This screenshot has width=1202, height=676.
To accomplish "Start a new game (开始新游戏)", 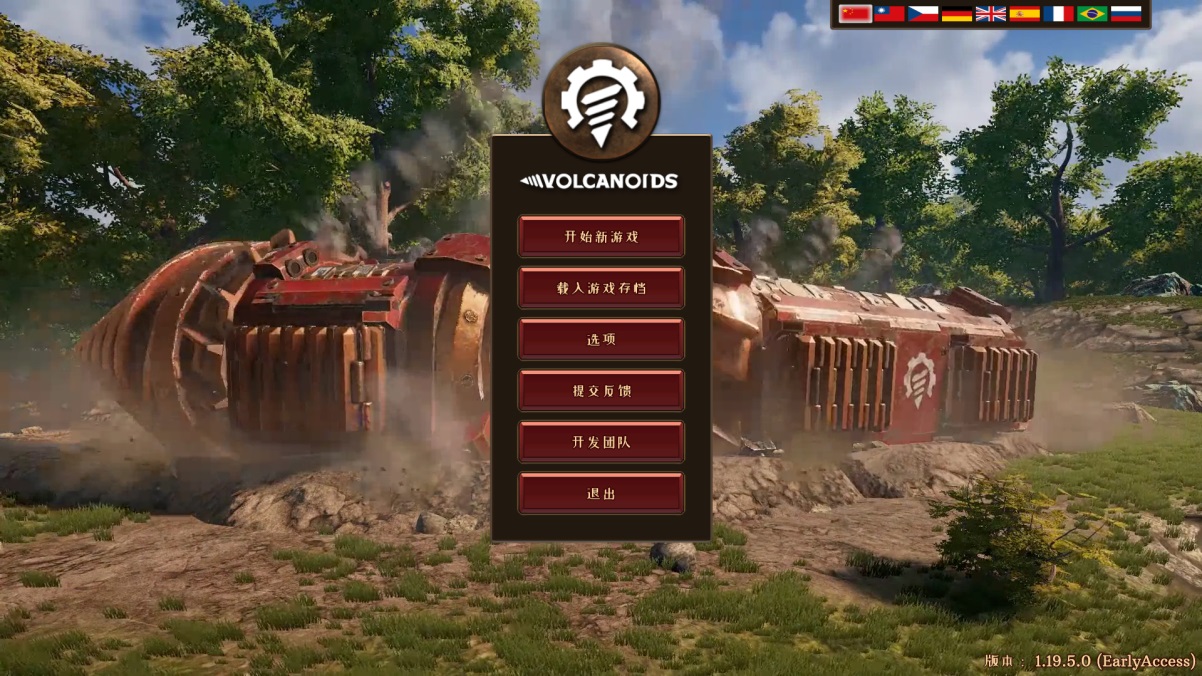I will pos(601,237).
